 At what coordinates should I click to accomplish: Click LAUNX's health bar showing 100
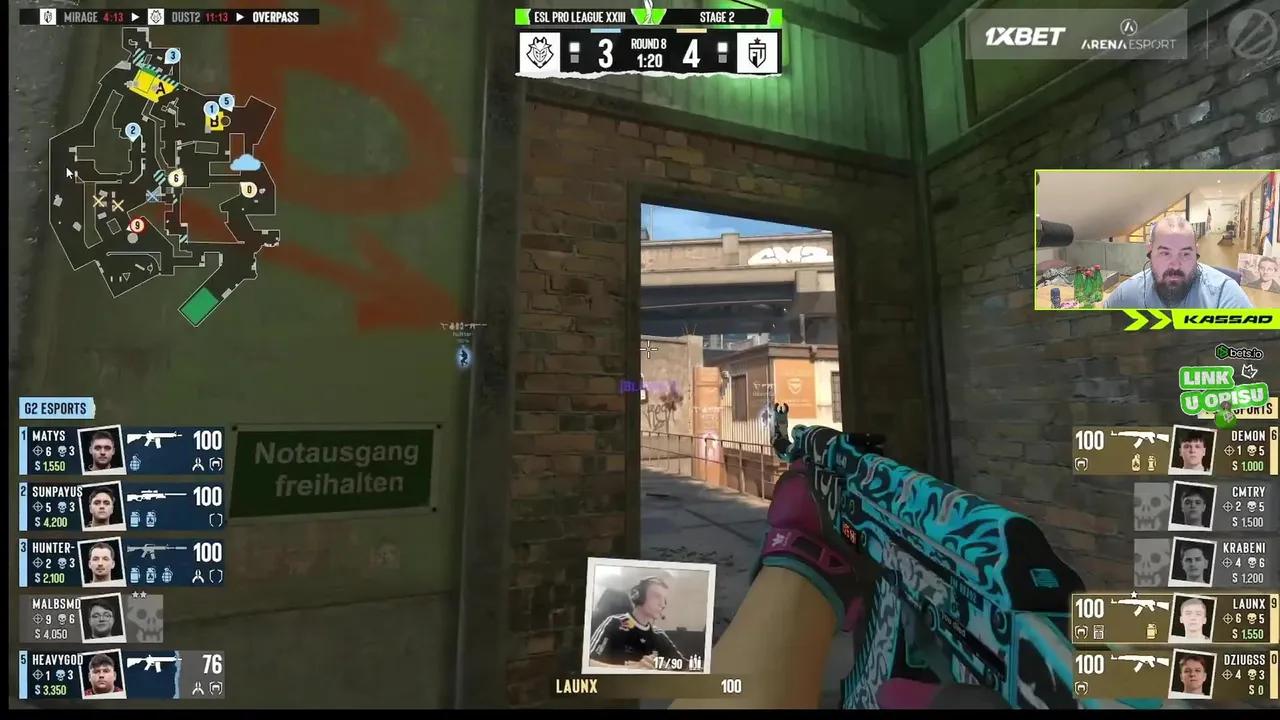click(x=1090, y=606)
